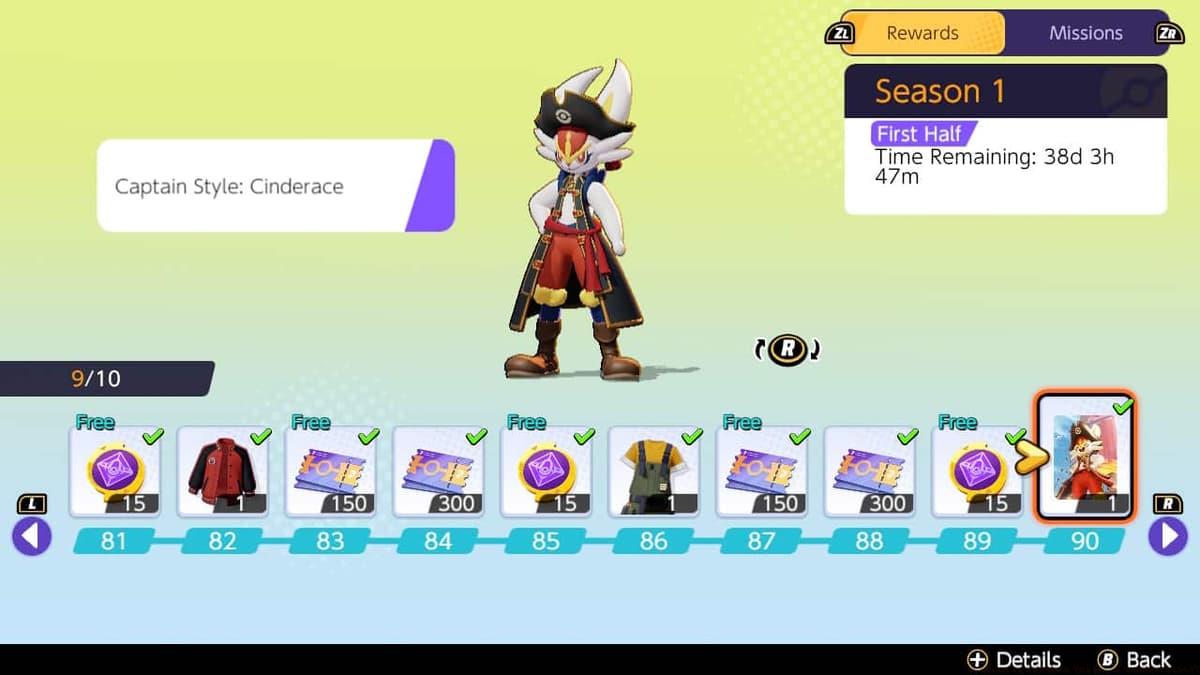Pick the 300 tickets reward at level 84
Viewport: 1200px width, 675px height.
(x=439, y=472)
